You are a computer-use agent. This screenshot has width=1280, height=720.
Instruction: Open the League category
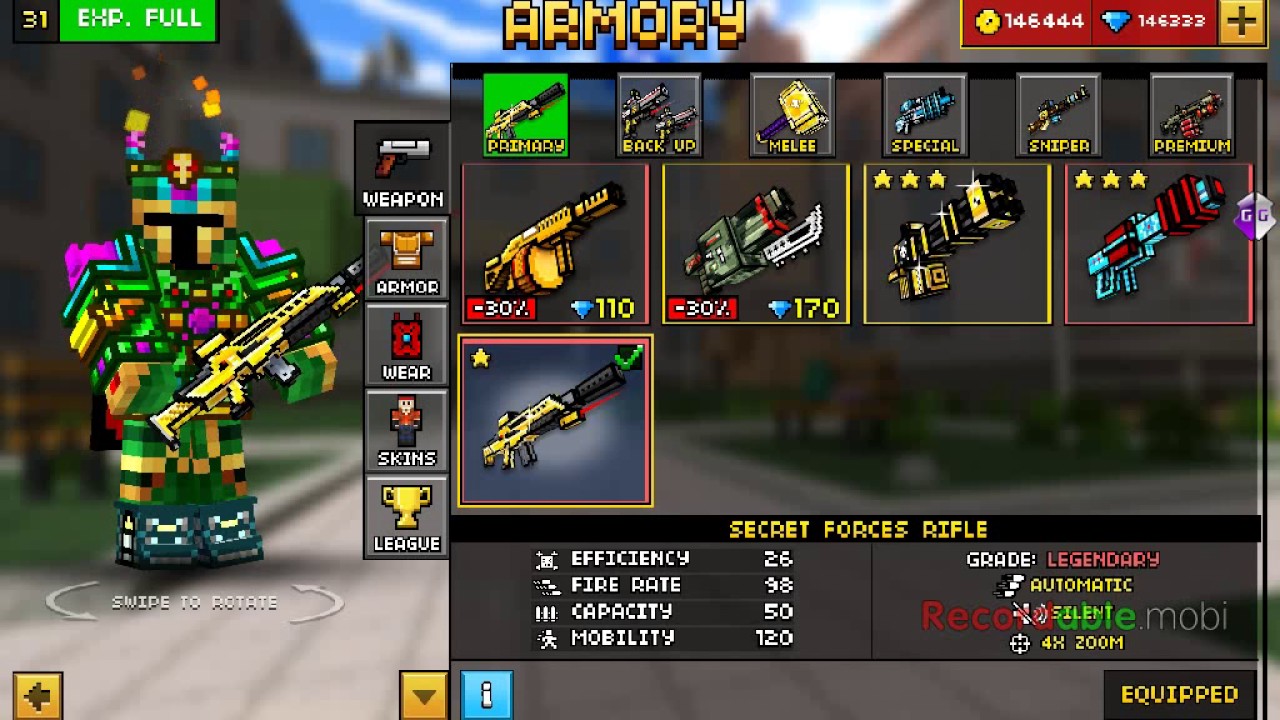coord(406,517)
